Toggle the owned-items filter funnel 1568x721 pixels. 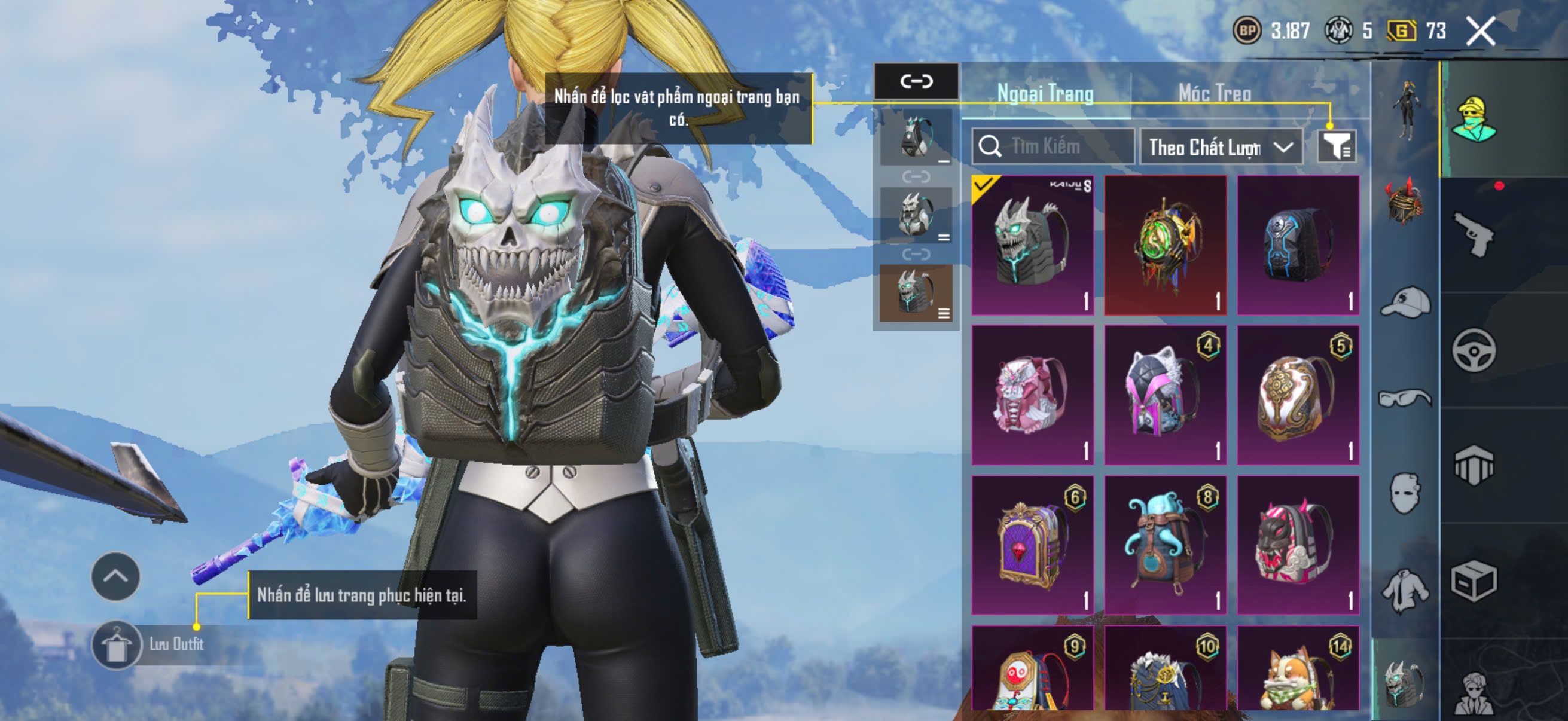click(1337, 146)
